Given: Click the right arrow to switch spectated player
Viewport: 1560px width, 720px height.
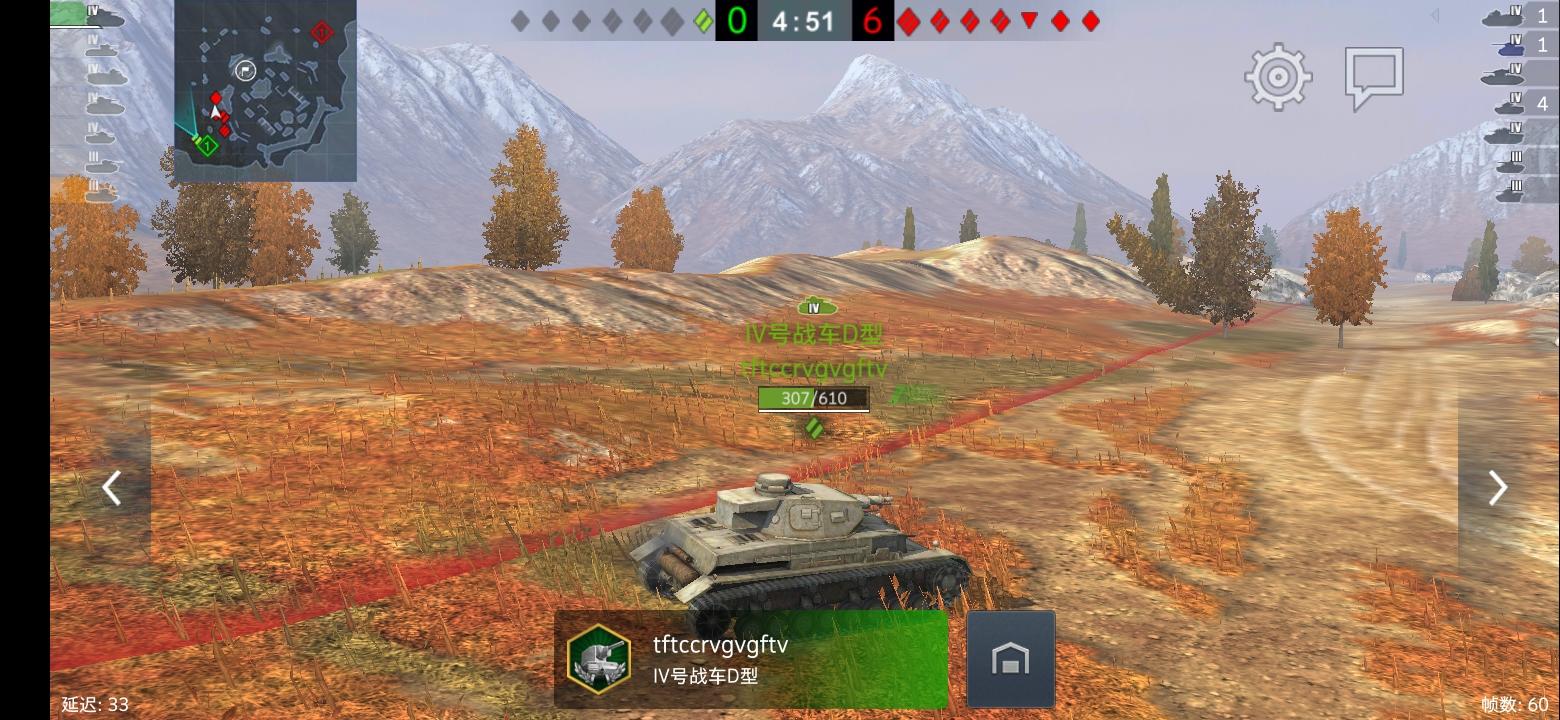Looking at the screenshot, I should click(x=1497, y=487).
